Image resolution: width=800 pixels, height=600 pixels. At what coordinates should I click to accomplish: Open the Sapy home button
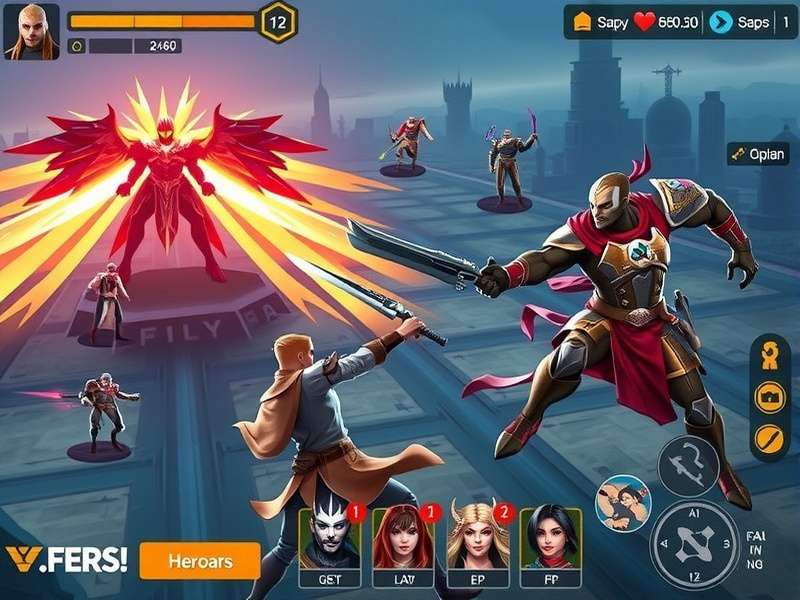[597, 22]
